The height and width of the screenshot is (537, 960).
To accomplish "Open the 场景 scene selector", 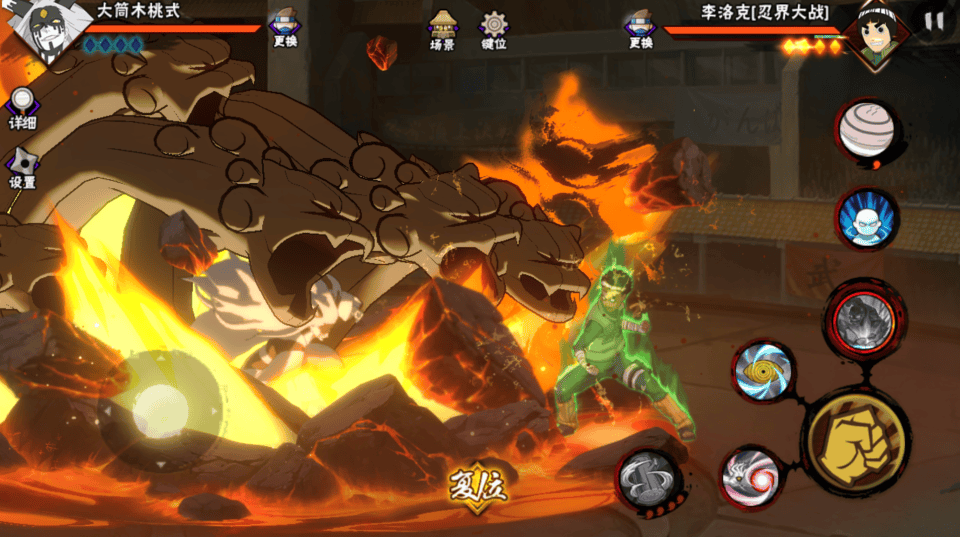I will tap(442, 30).
